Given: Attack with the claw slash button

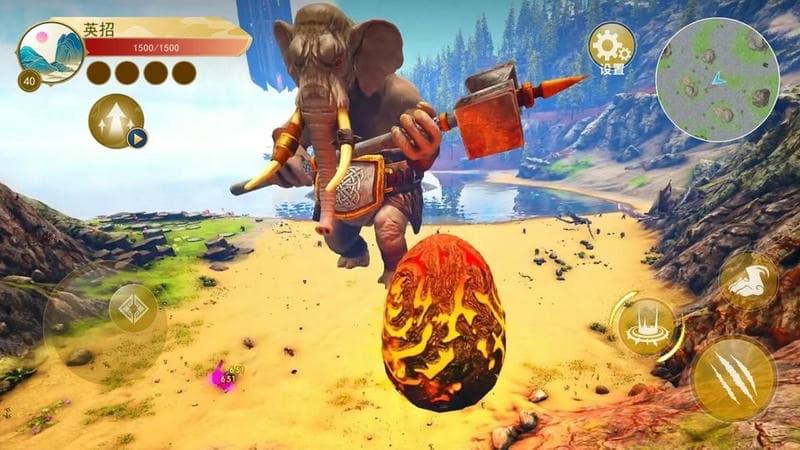Looking at the screenshot, I should click(x=733, y=378).
